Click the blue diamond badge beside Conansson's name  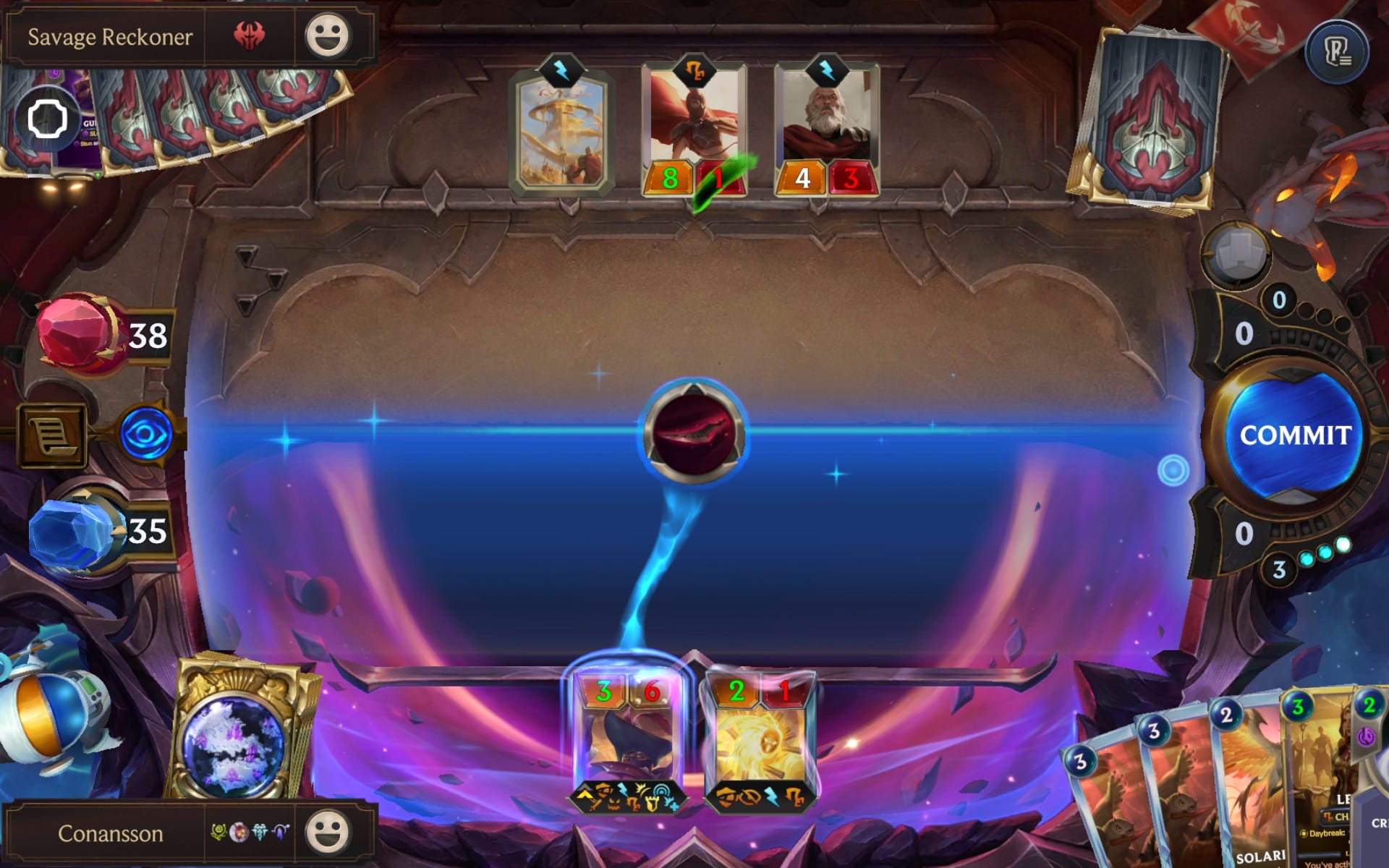click(260, 832)
